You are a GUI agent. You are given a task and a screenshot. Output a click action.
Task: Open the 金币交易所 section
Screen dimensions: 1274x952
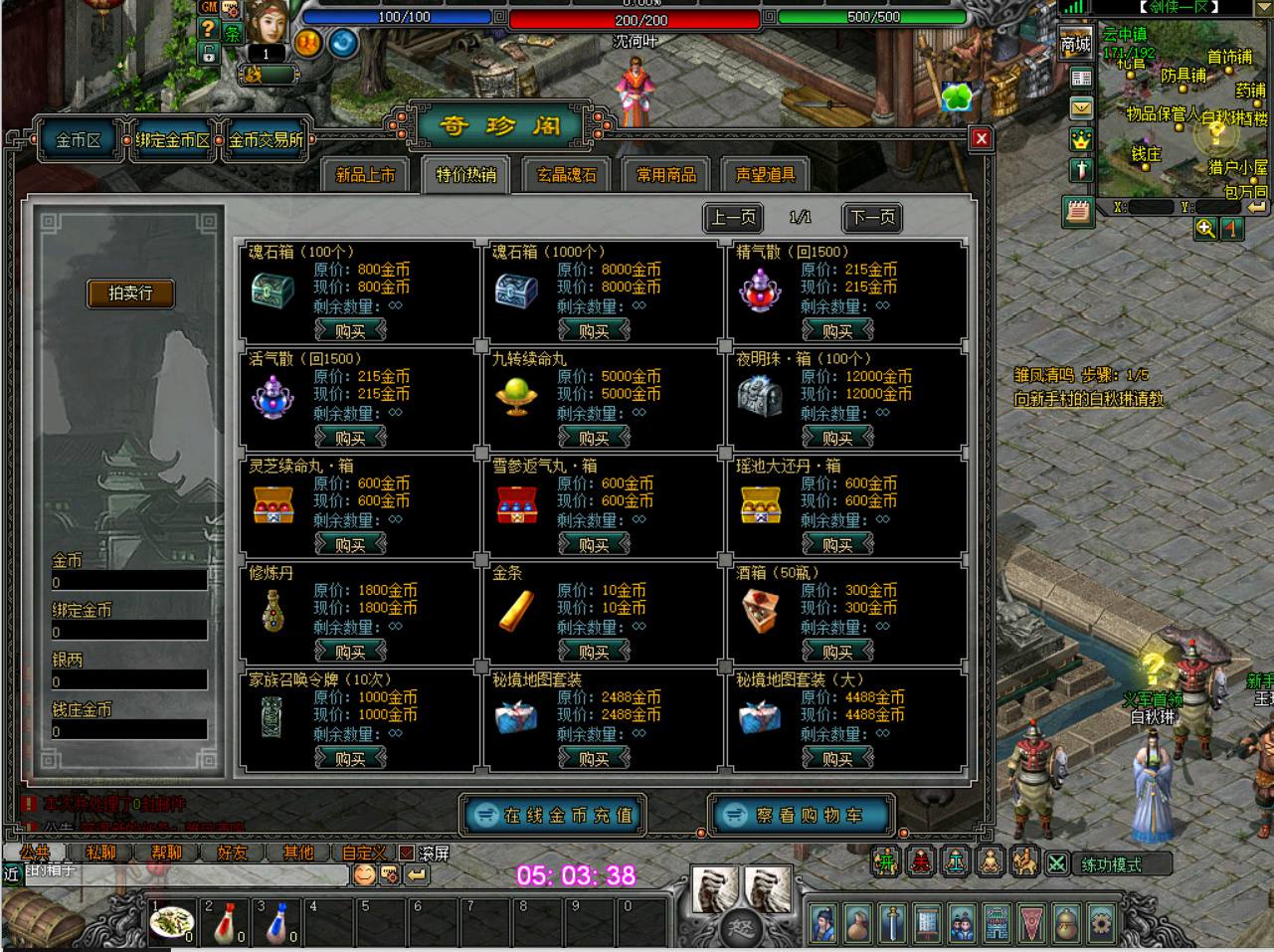pos(266,140)
